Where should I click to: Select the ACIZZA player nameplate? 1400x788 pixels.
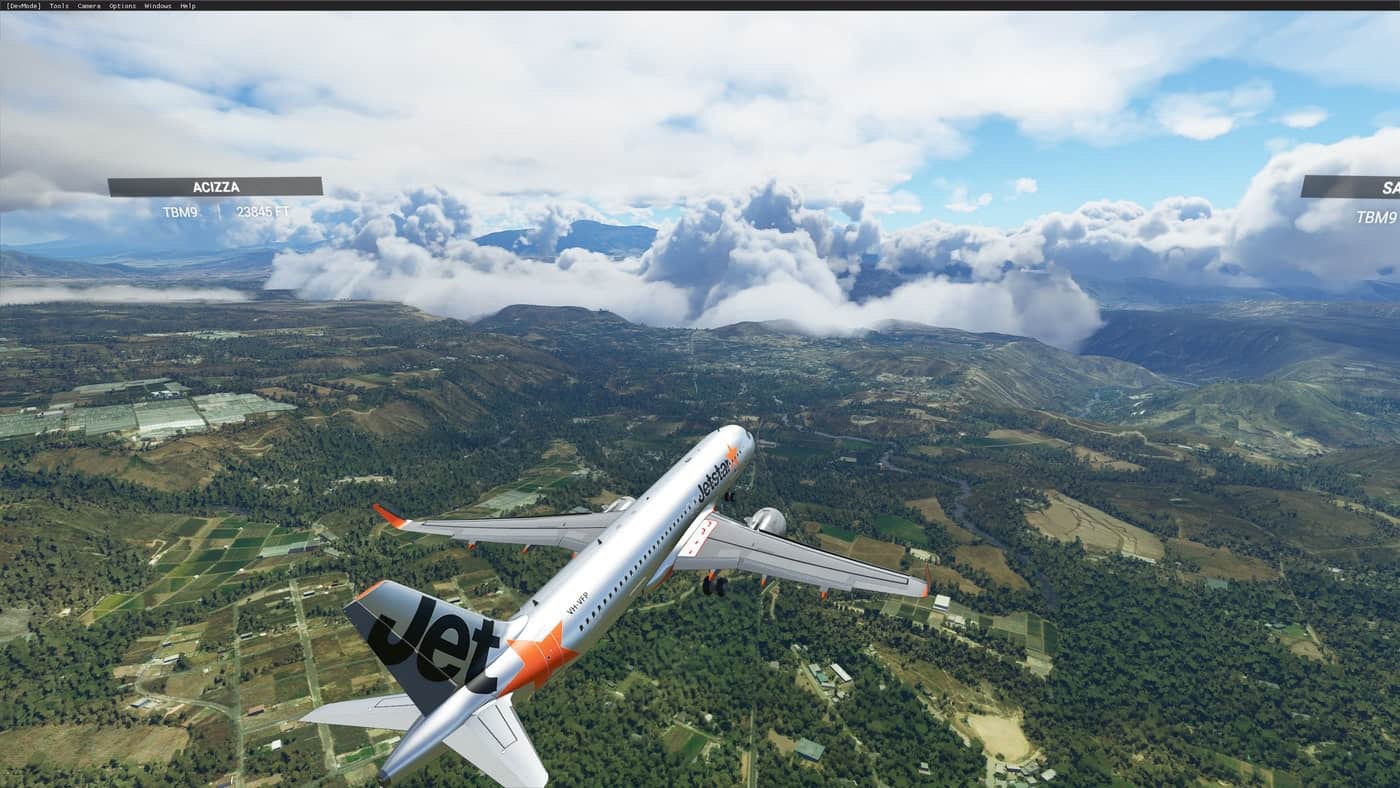point(215,187)
